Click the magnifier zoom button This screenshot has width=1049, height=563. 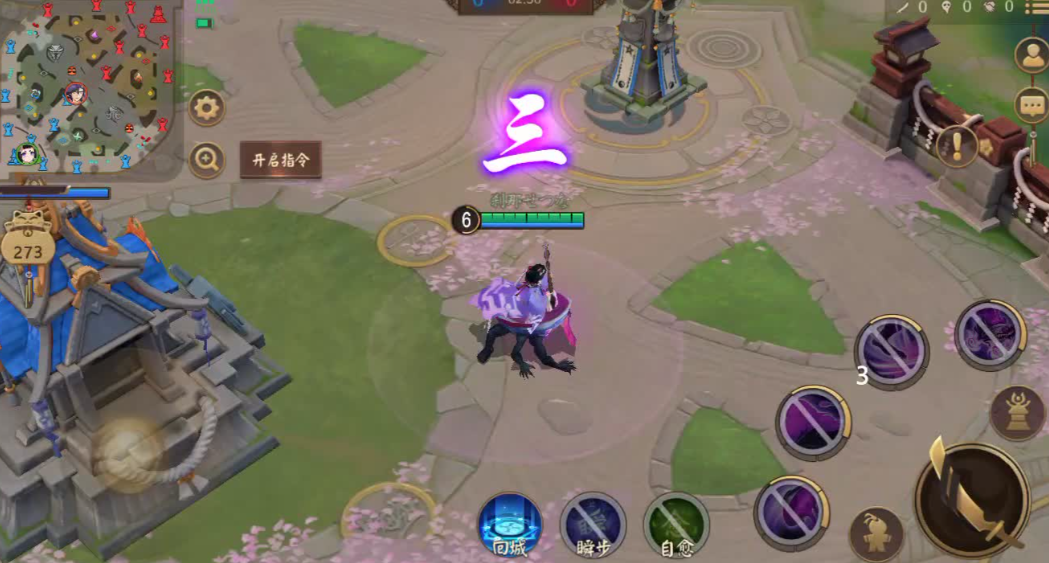(206, 159)
